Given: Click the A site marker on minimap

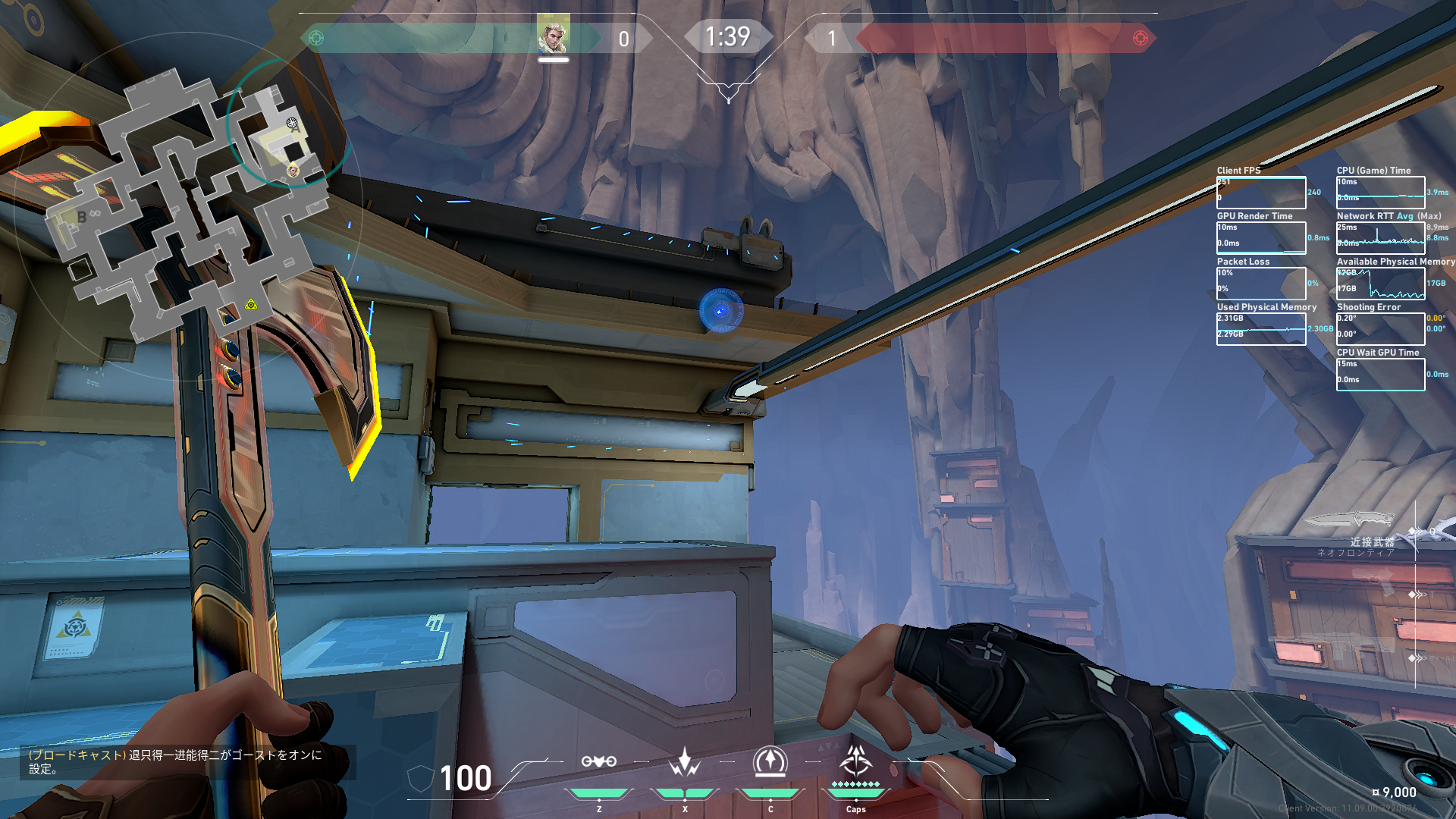Looking at the screenshot, I should click(295, 128).
